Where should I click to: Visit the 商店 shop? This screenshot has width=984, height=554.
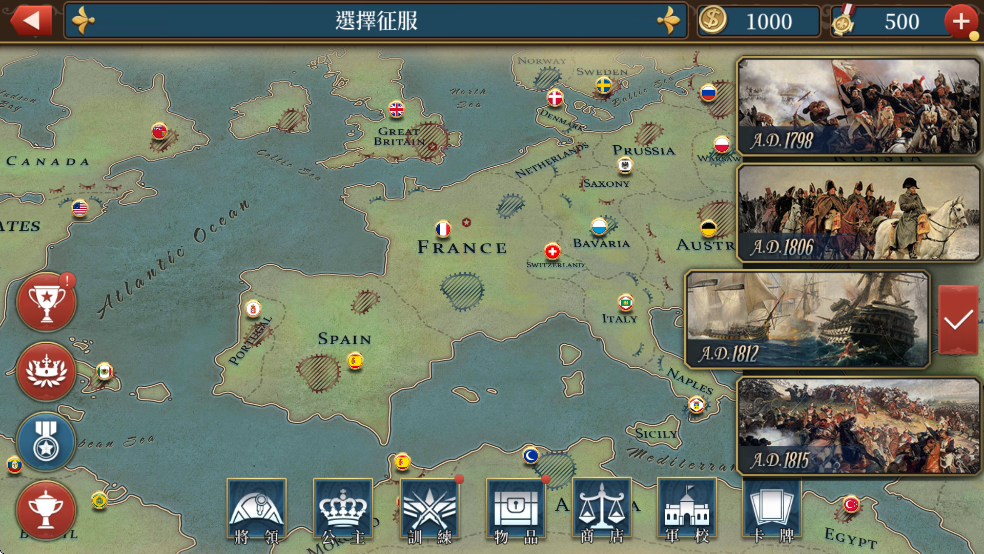(x=602, y=509)
